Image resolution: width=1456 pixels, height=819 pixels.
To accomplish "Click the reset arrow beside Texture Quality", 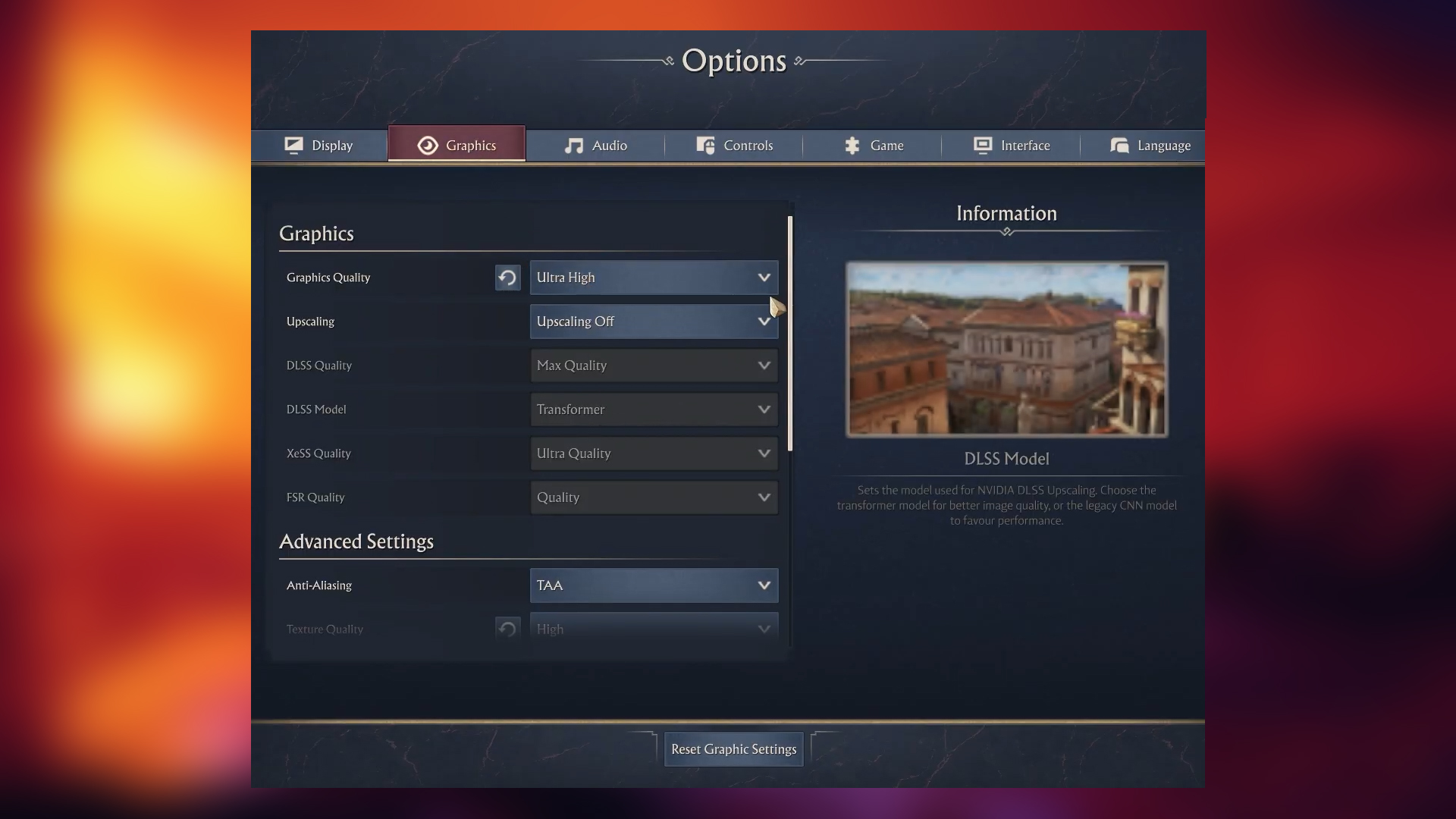I will tap(507, 628).
